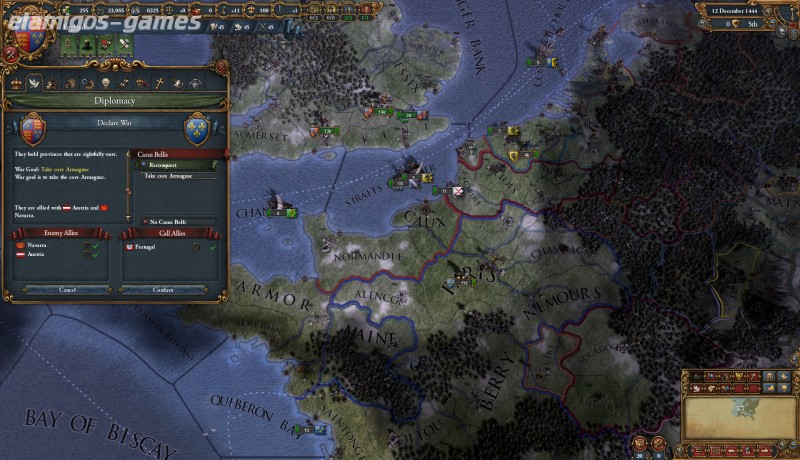This screenshot has height=460, width=800.
Task: Click the French coat of arms shield
Action: [x=196, y=129]
